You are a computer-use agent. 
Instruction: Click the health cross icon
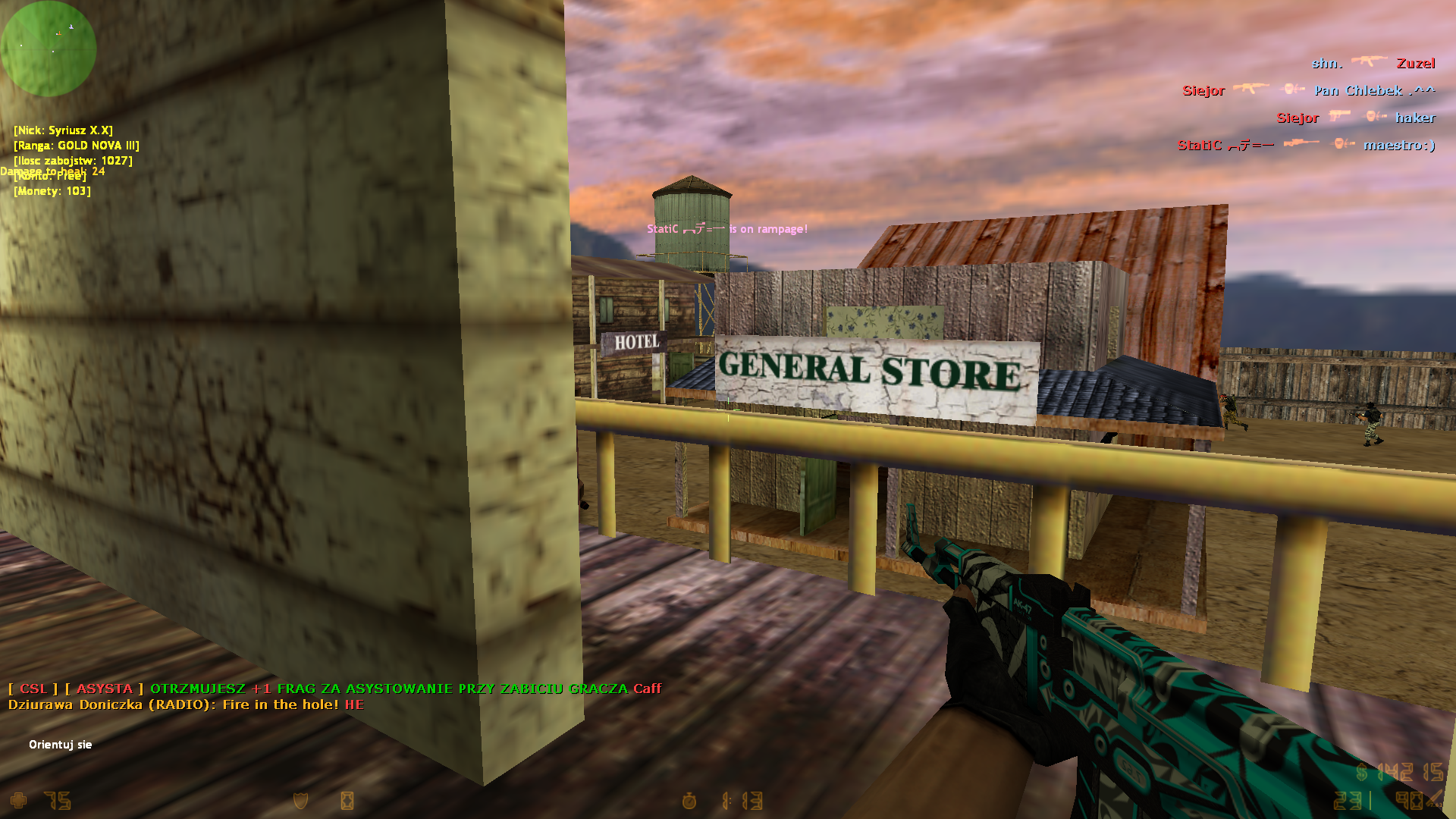[18, 801]
